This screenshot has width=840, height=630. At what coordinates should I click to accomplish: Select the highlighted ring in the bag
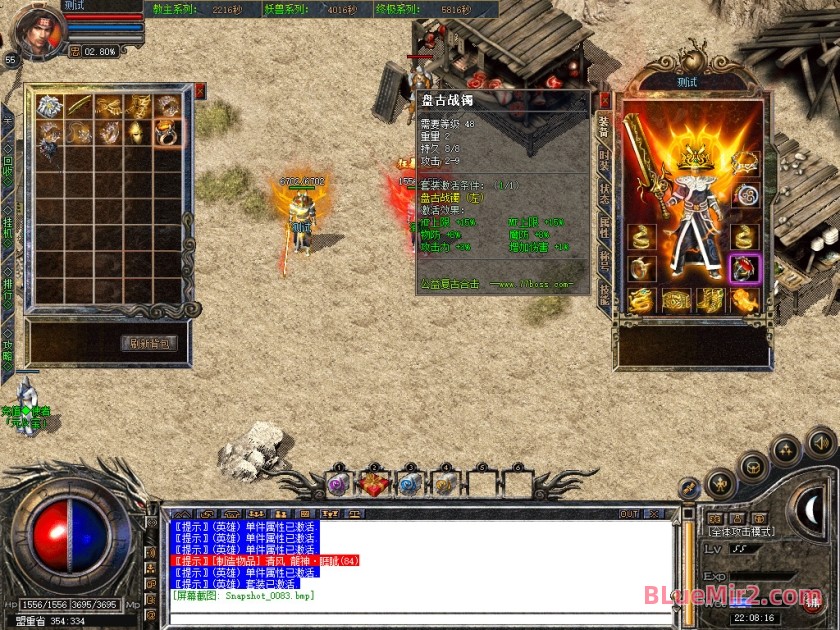(167, 133)
